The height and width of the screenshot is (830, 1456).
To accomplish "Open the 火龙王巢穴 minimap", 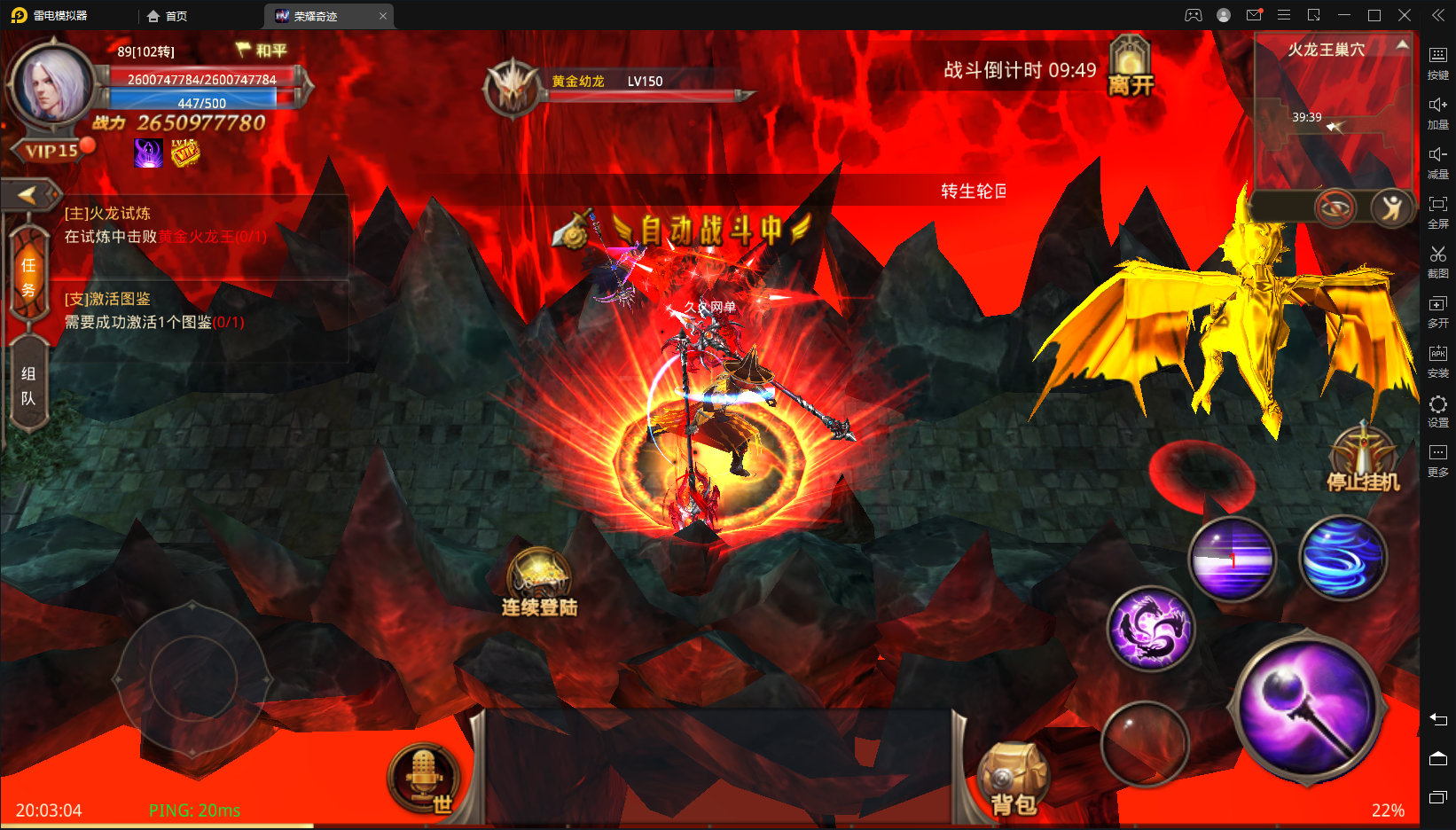I will pyautogui.click(x=1332, y=115).
